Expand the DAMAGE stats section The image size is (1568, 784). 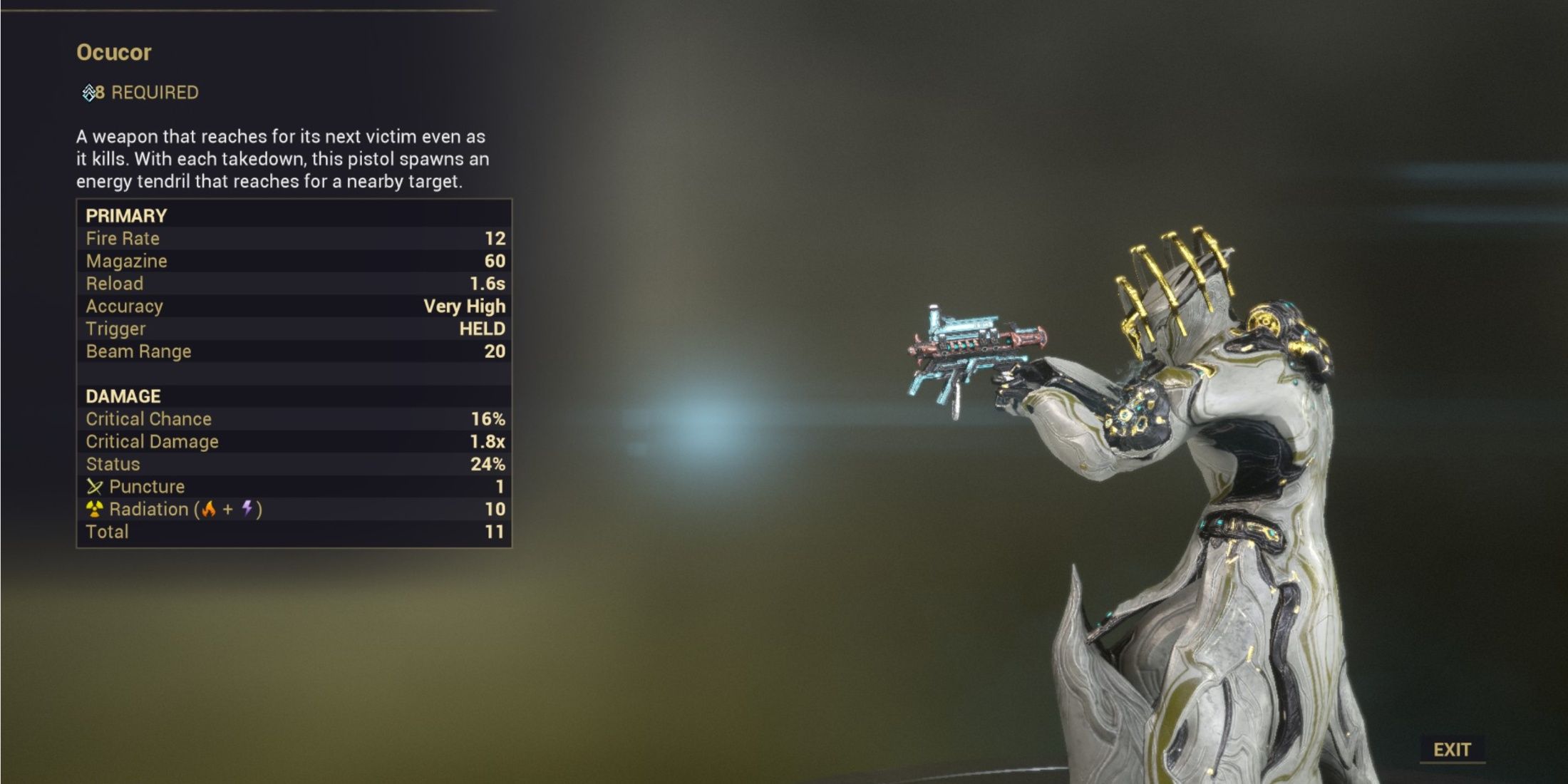121,396
